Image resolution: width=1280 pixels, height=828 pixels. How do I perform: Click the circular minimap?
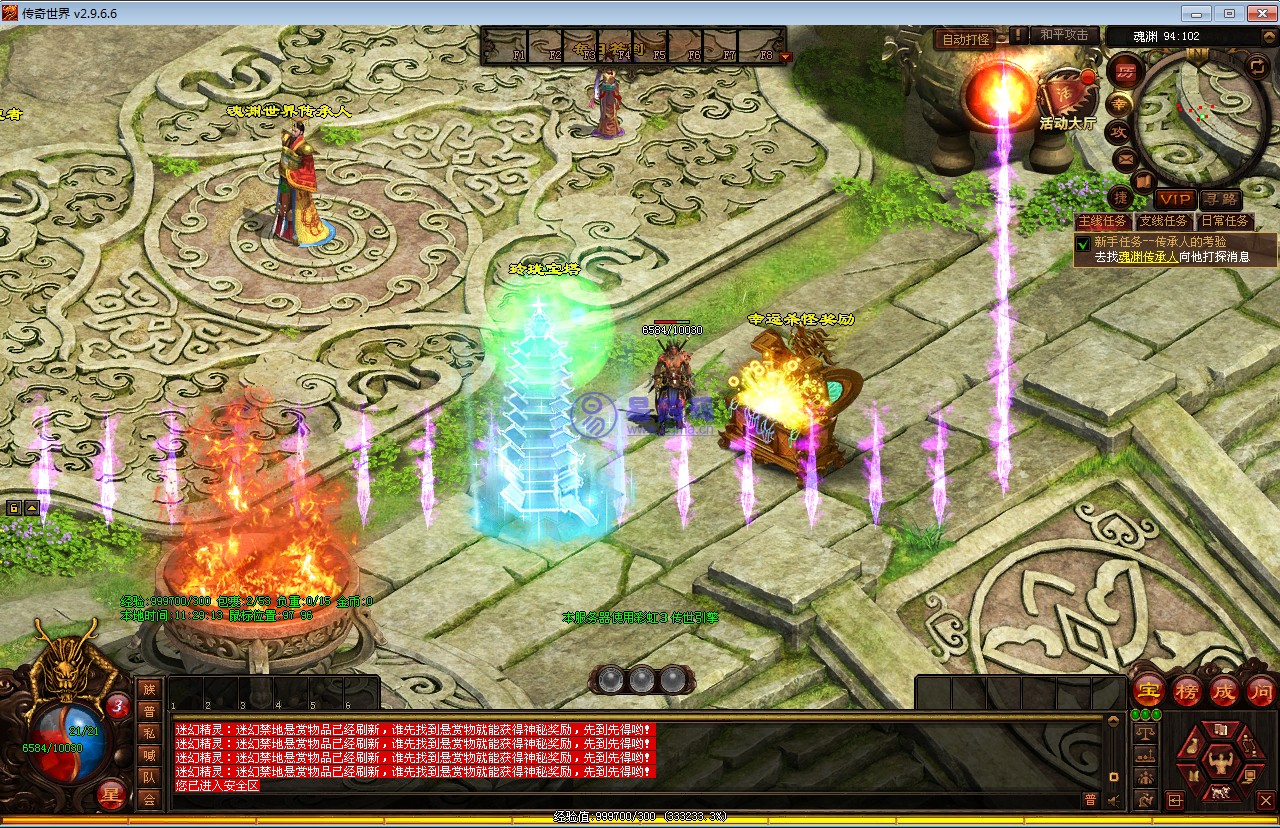1199,111
